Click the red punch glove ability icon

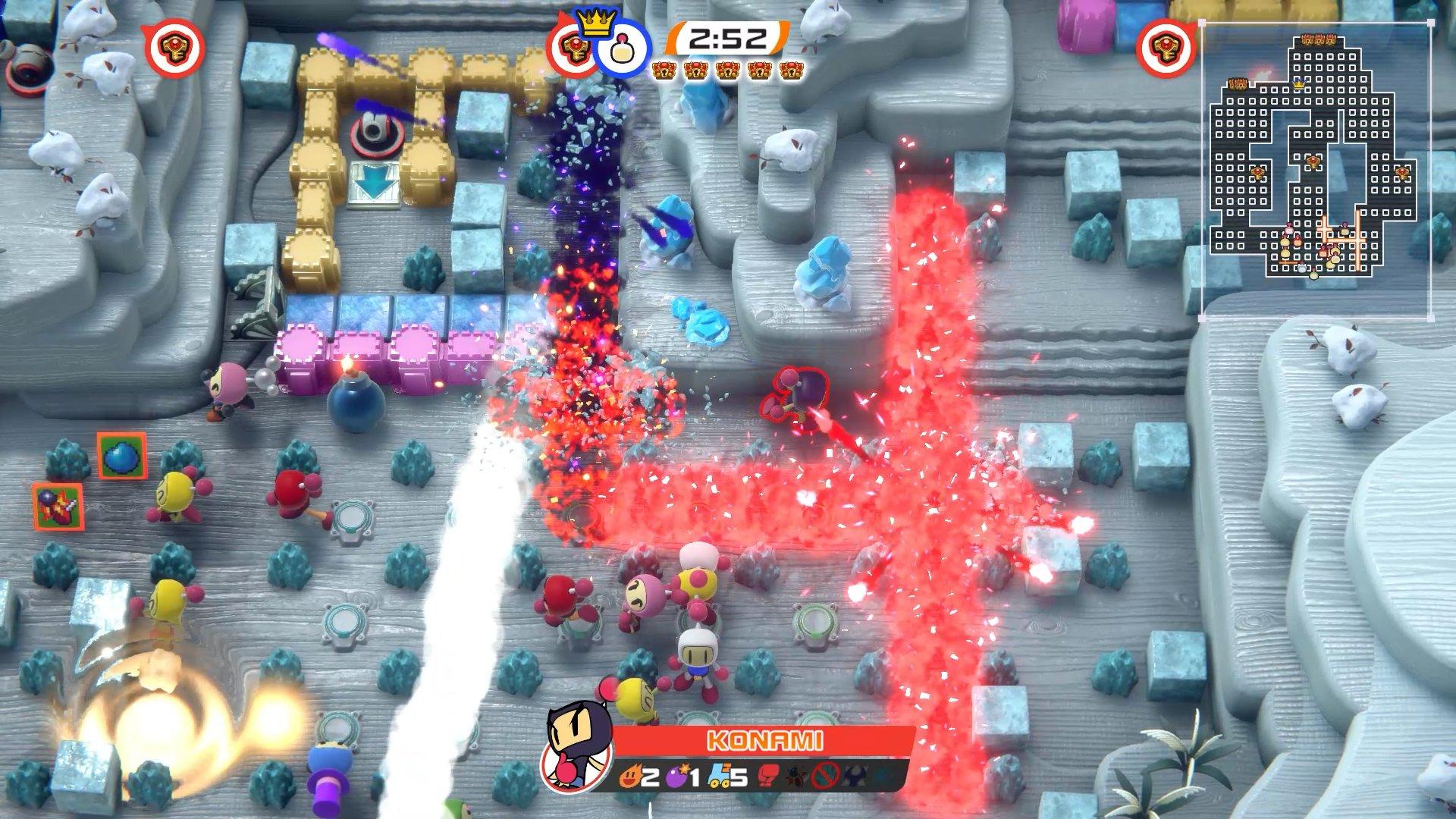[x=767, y=774]
